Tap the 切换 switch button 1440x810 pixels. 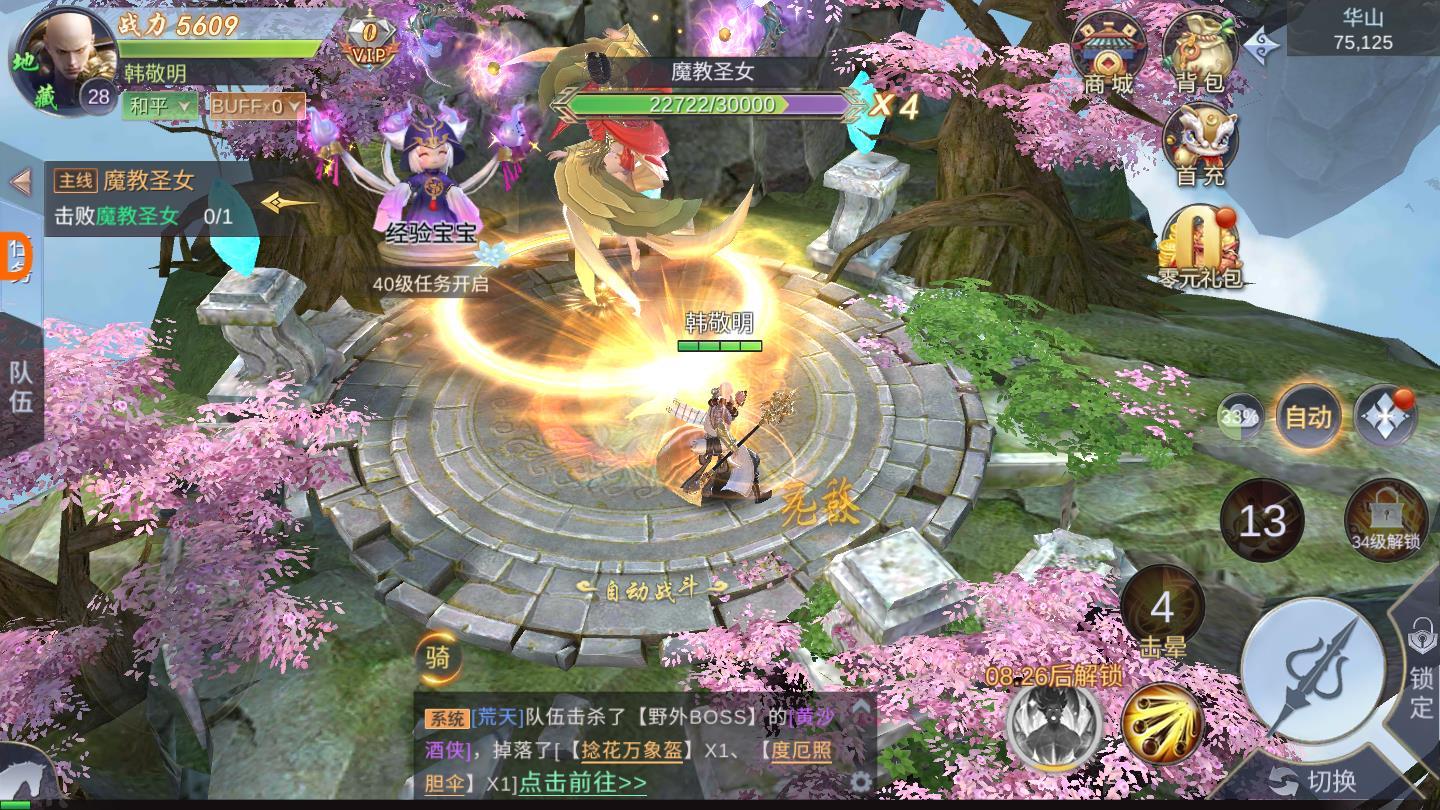pyautogui.click(x=1314, y=781)
